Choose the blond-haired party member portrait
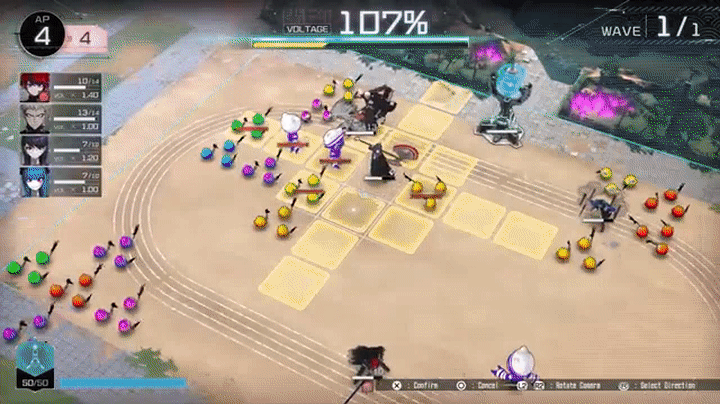This screenshot has height=404, width=720. point(34,118)
